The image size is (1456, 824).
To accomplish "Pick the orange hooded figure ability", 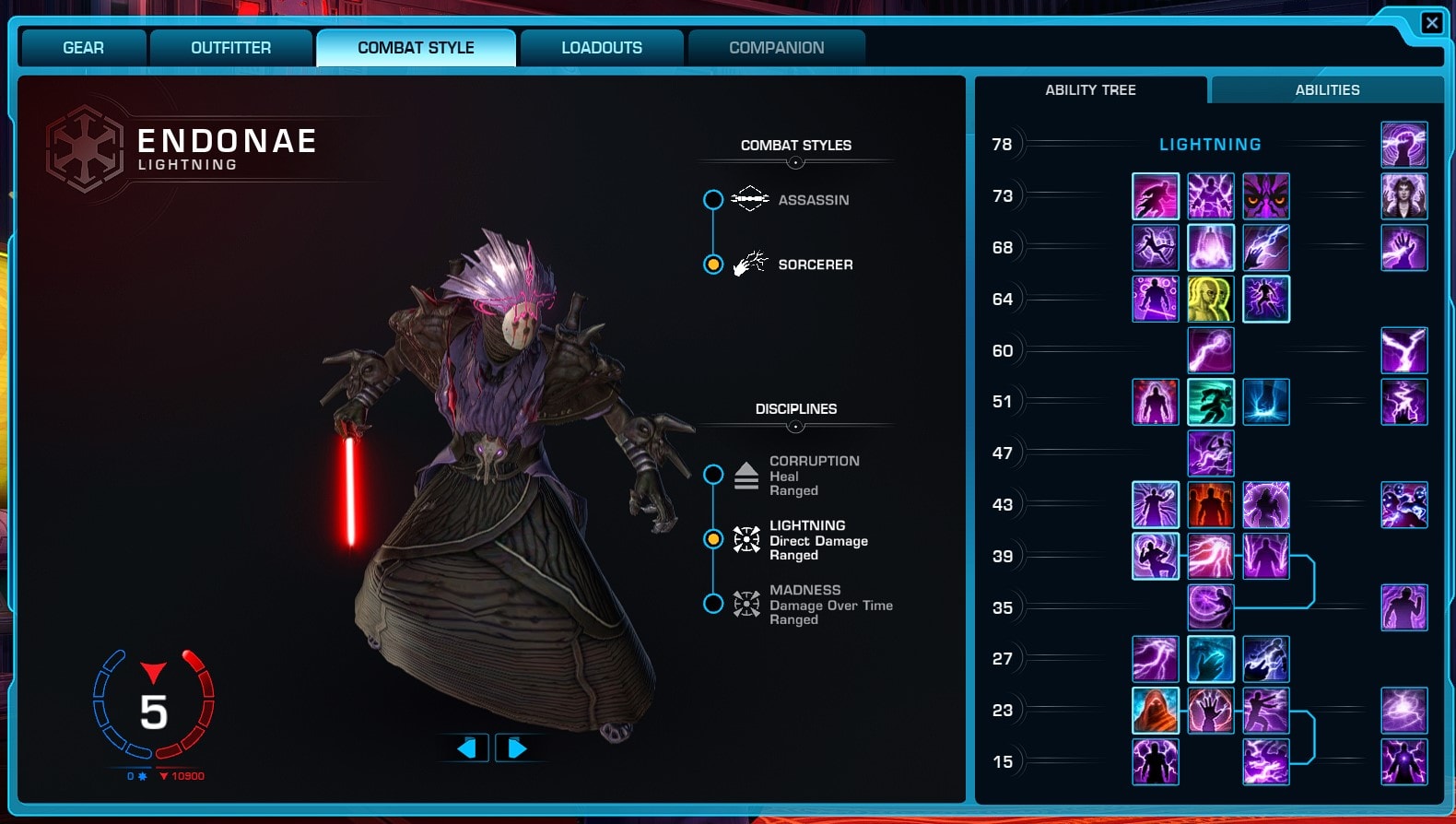I will click(x=1156, y=711).
